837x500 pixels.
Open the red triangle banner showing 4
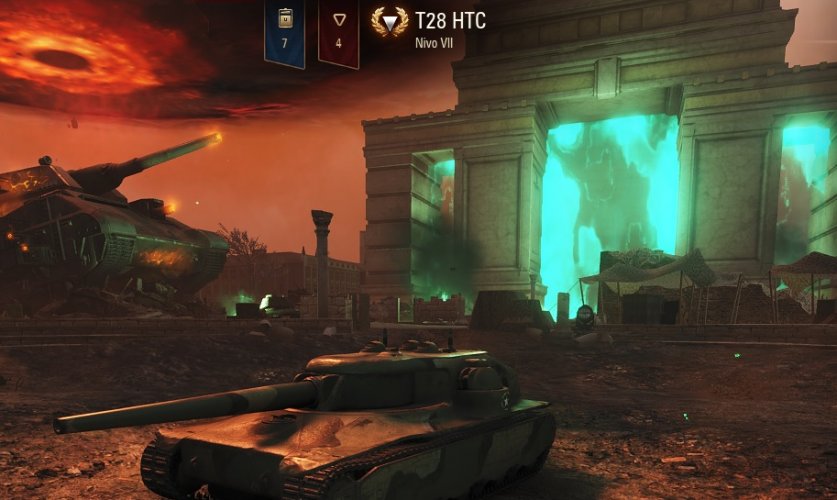point(338,31)
